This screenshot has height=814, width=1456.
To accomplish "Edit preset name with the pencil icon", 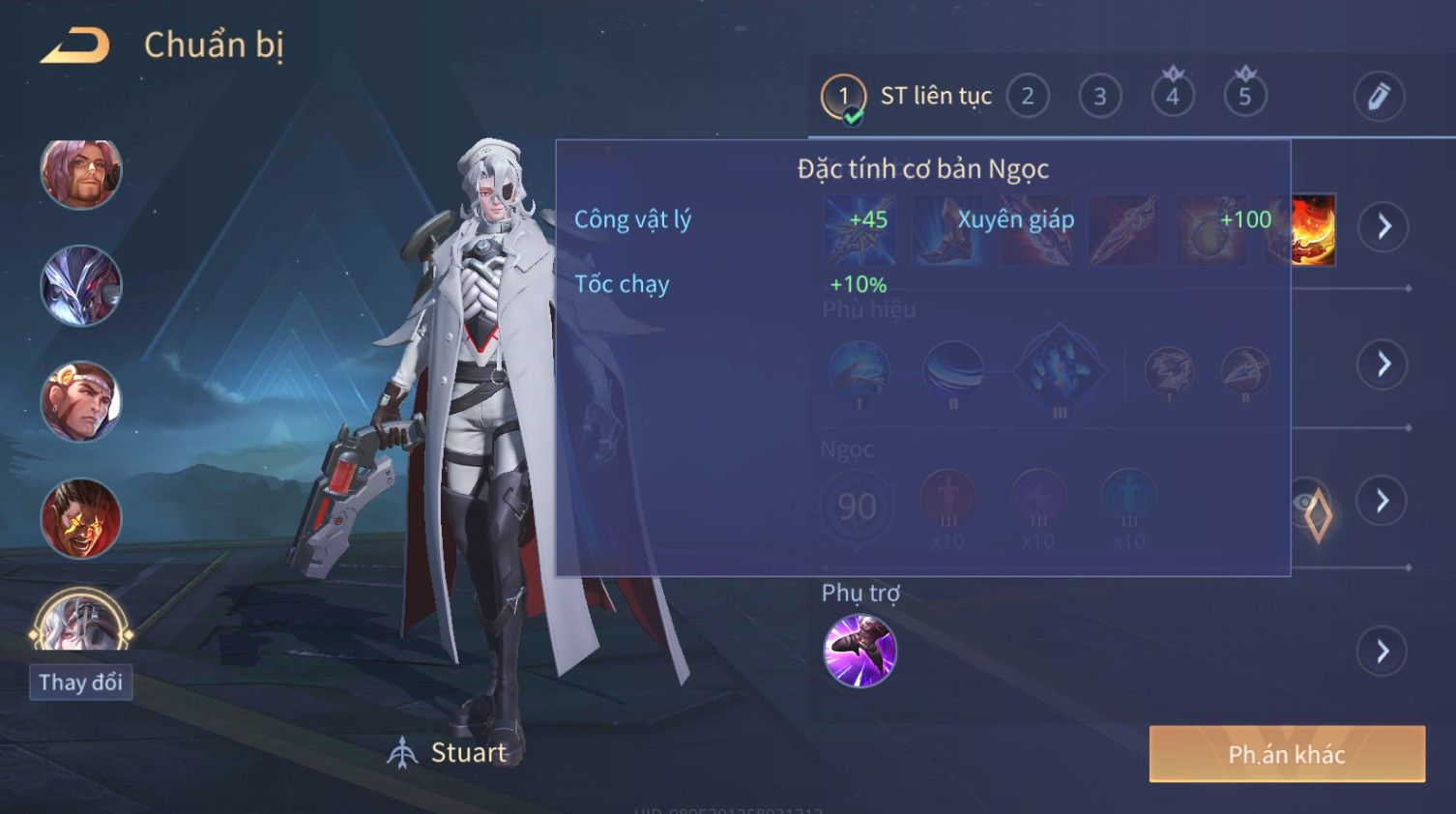I will point(1378,97).
